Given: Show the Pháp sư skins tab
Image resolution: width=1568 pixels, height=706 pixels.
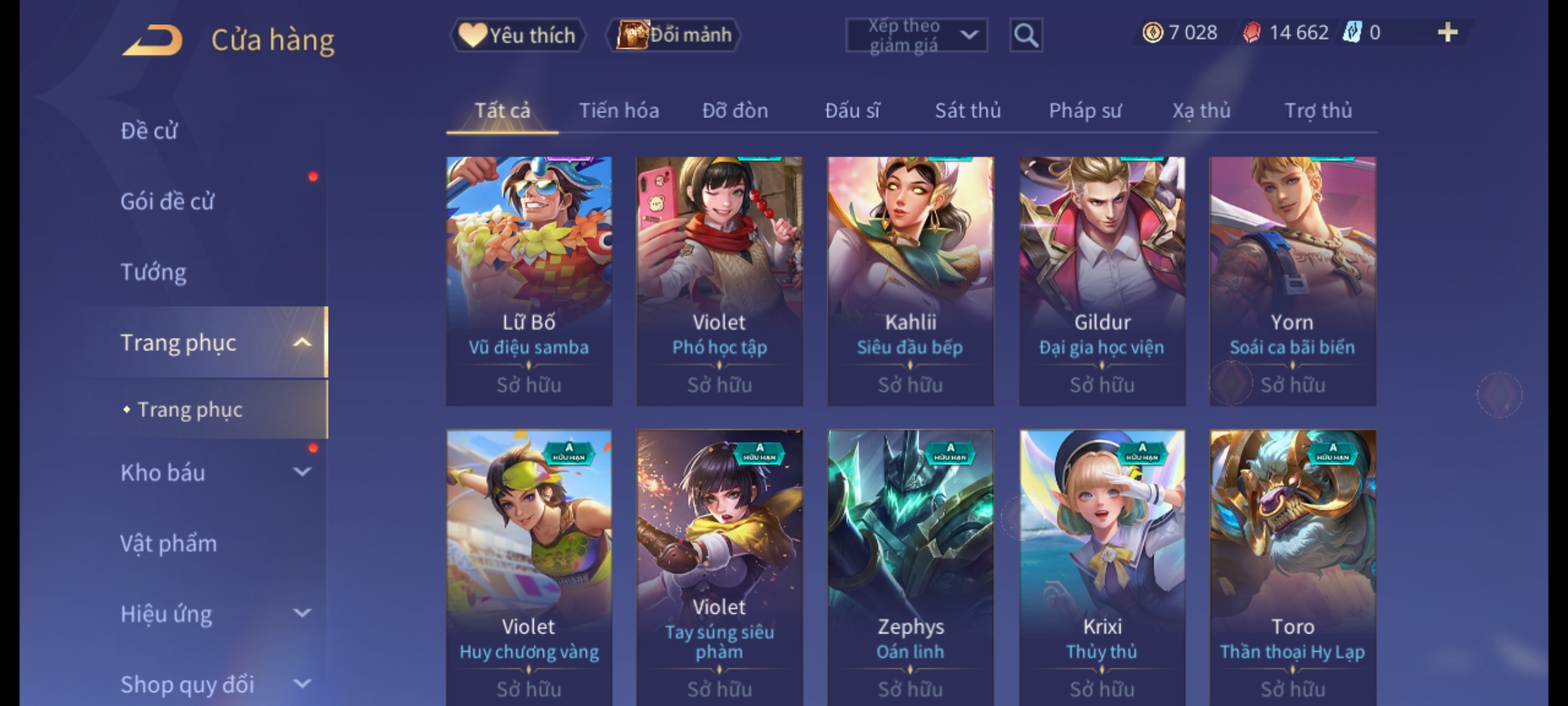Looking at the screenshot, I should coord(1085,110).
